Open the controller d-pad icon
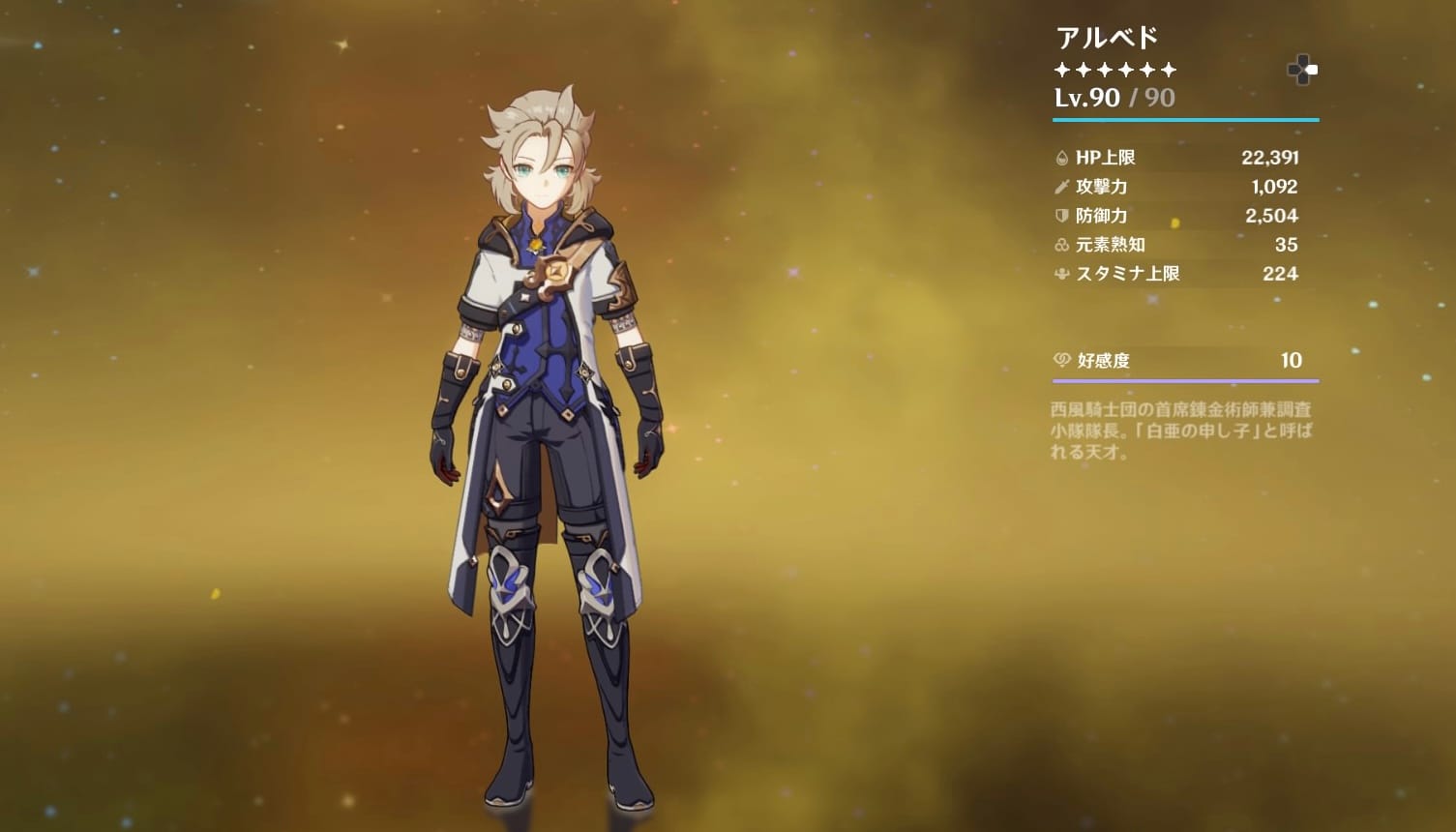The image size is (1456, 832). pyautogui.click(x=1301, y=69)
